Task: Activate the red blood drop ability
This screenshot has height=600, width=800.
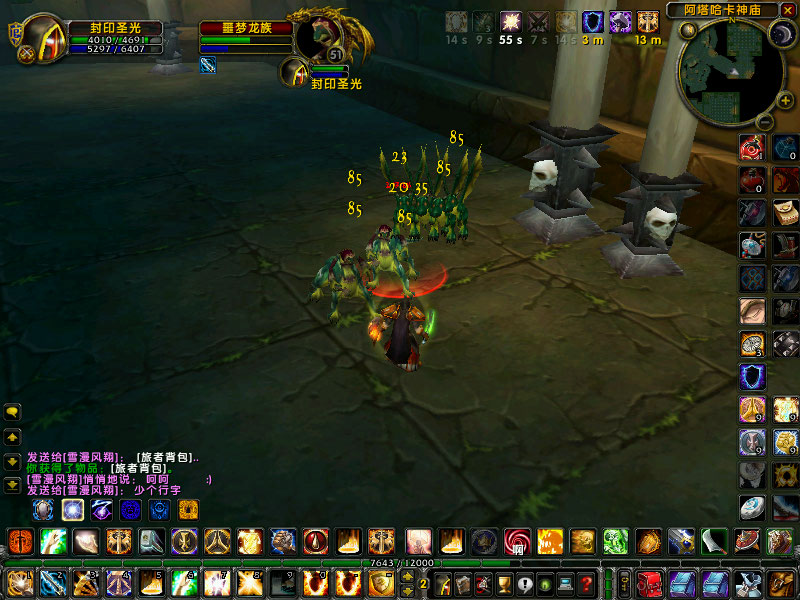Action: coord(316,542)
